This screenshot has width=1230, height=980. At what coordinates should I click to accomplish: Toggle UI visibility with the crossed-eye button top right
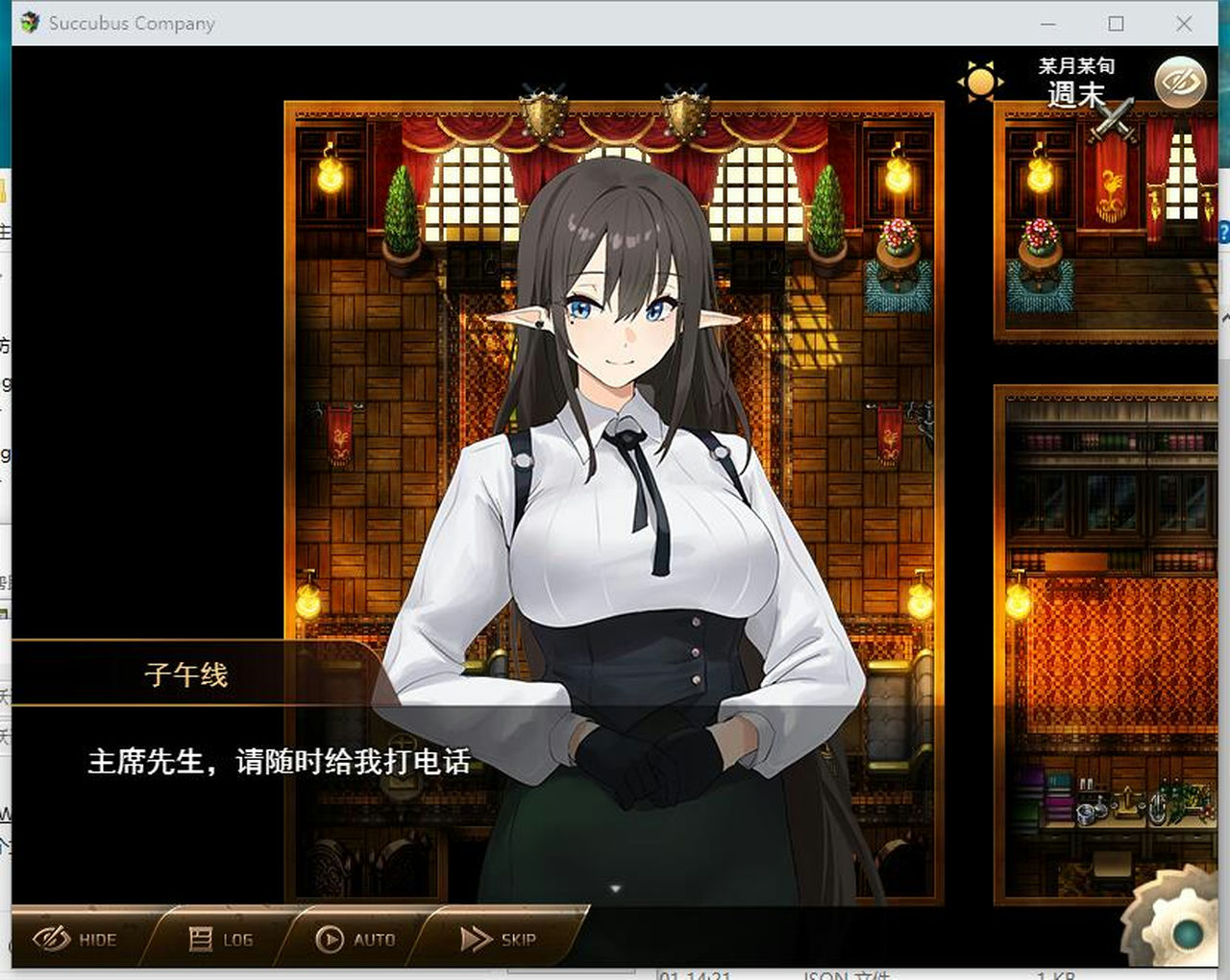[1181, 84]
